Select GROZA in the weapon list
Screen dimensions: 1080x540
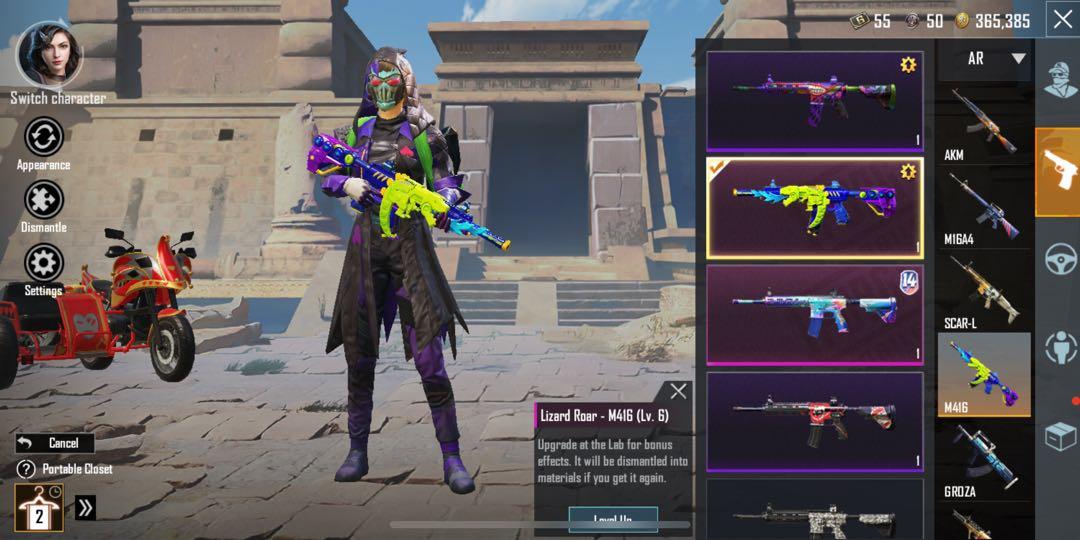pyautogui.click(x=985, y=460)
